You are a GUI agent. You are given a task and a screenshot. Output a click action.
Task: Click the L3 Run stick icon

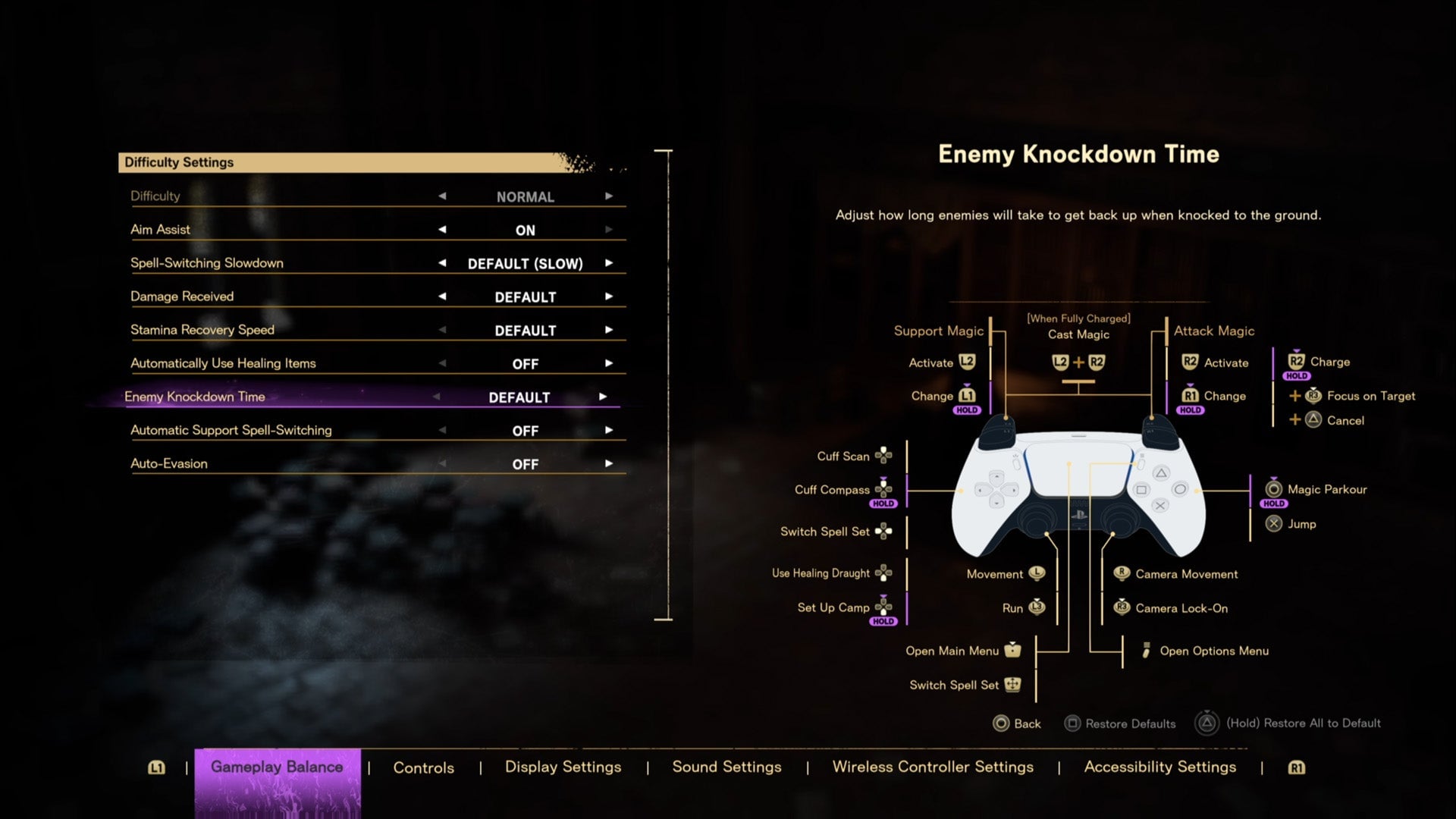[x=1038, y=607]
